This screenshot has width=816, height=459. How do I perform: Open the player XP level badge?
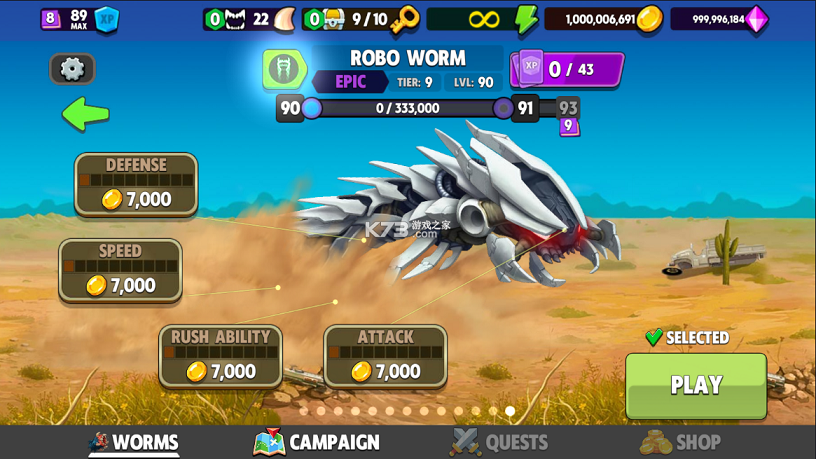(80, 19)
